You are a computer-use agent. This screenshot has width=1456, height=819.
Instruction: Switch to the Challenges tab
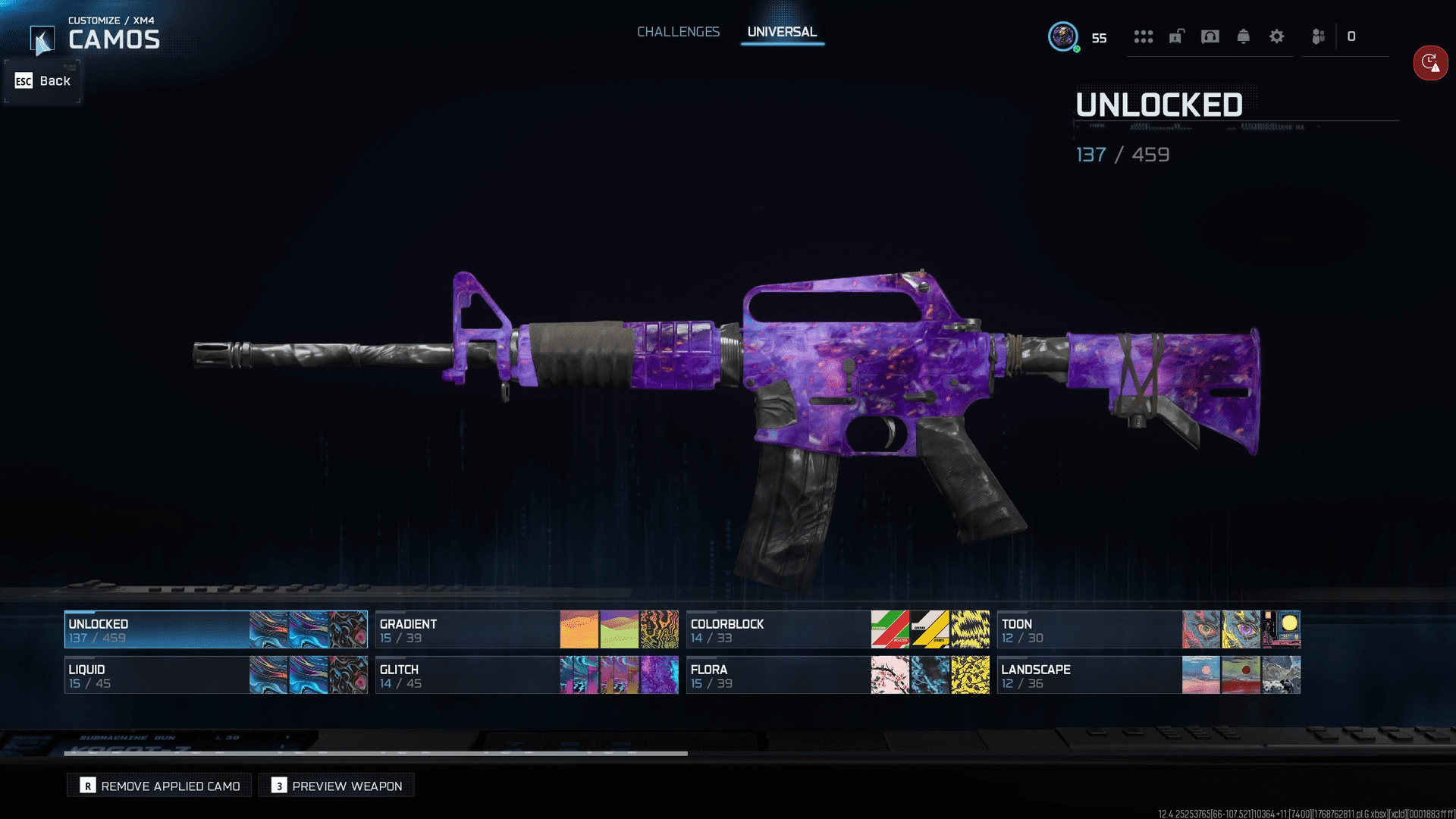(678, 32)
